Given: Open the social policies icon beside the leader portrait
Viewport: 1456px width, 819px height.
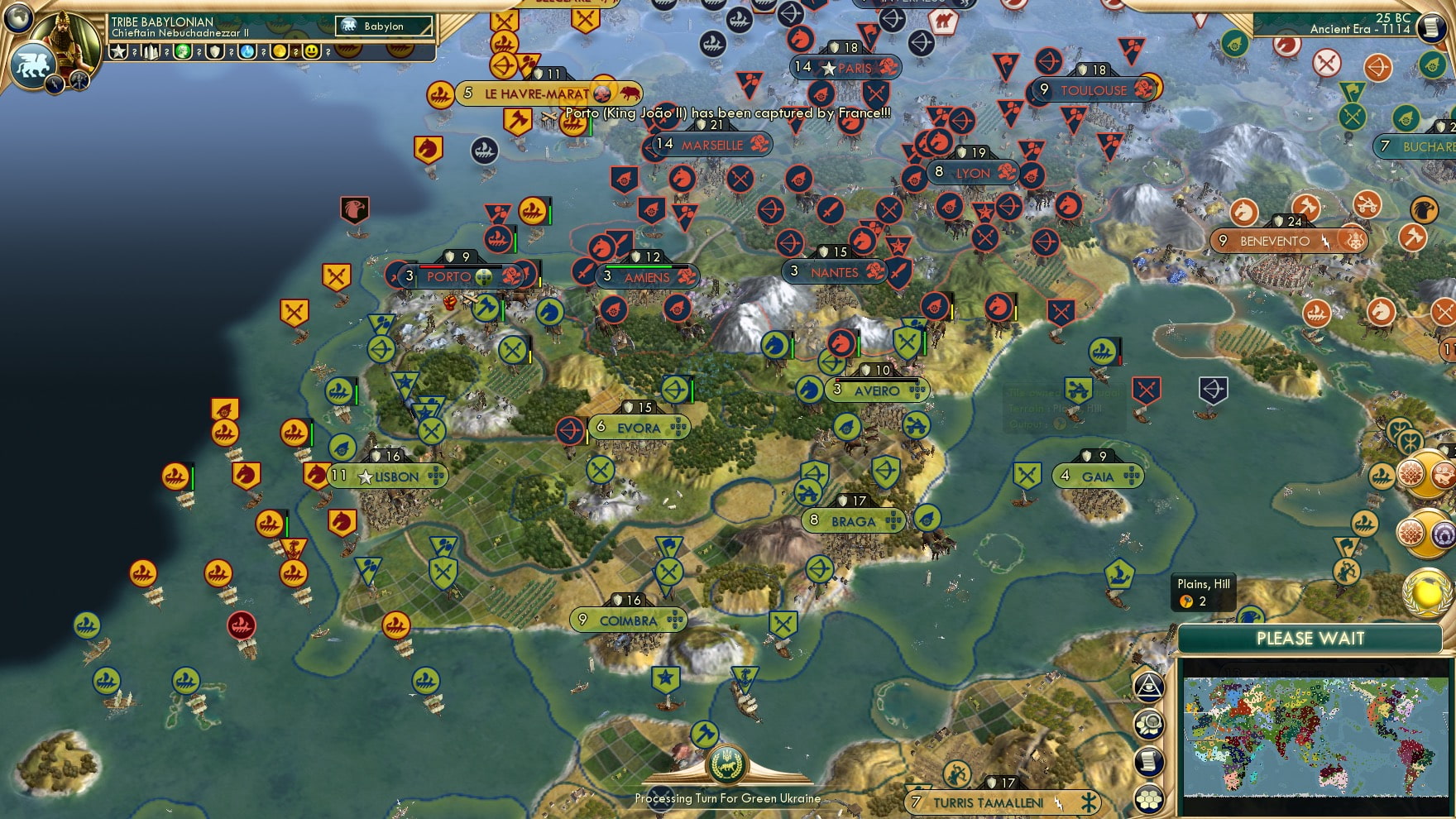Looking at the screenshot, I should tap(118, 53).
